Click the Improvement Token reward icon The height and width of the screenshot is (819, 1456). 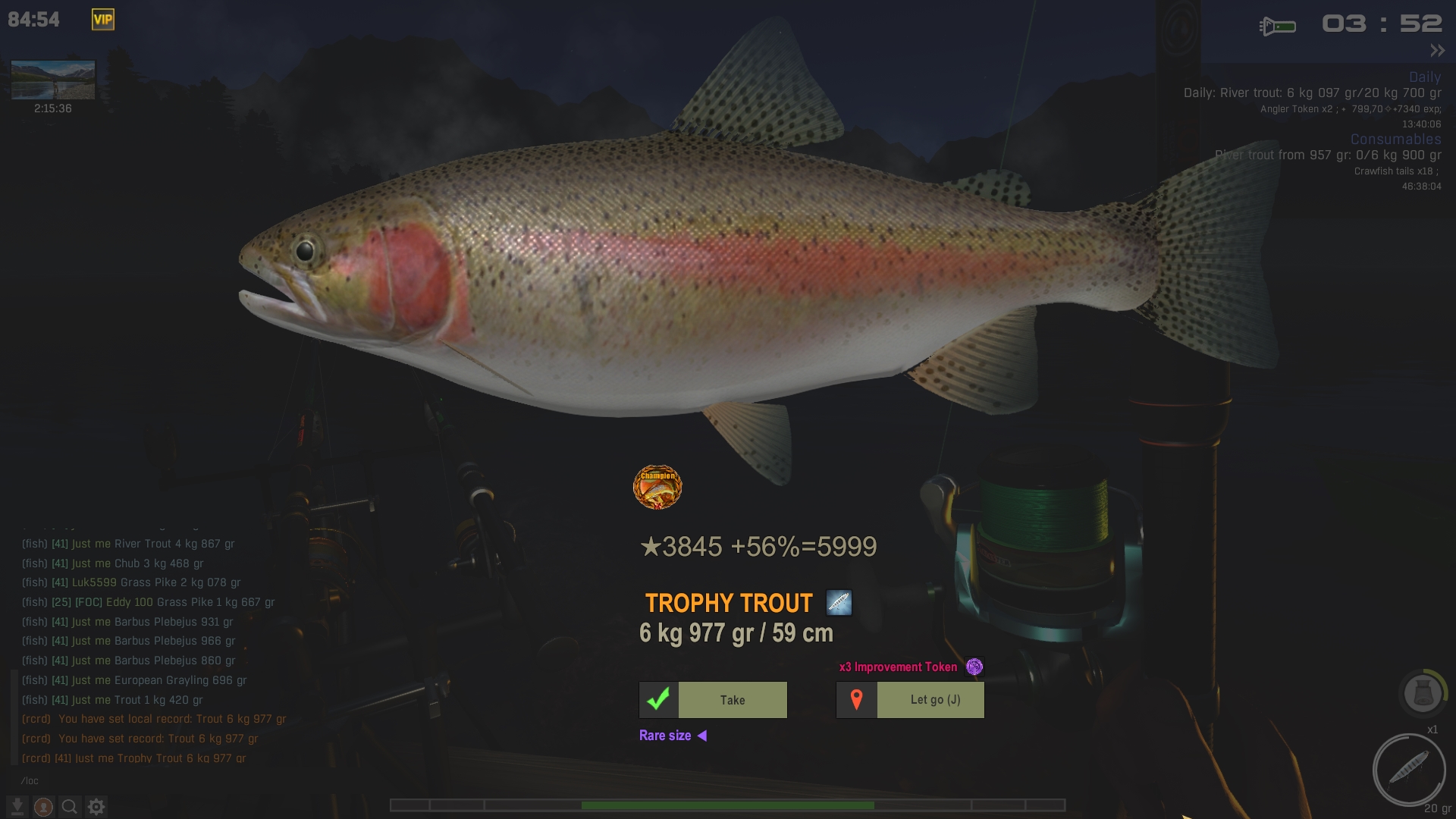974,667
